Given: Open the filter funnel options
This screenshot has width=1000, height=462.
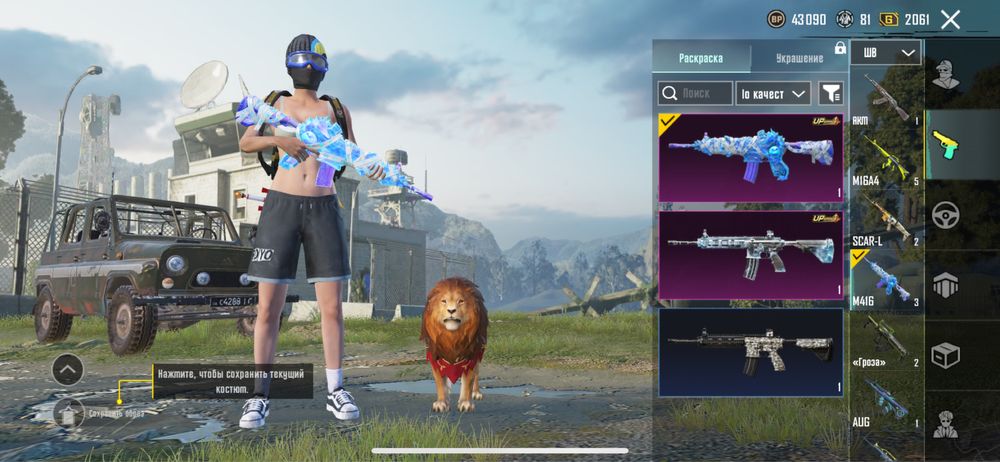Looking at the screenshot, I should (830, 93).
